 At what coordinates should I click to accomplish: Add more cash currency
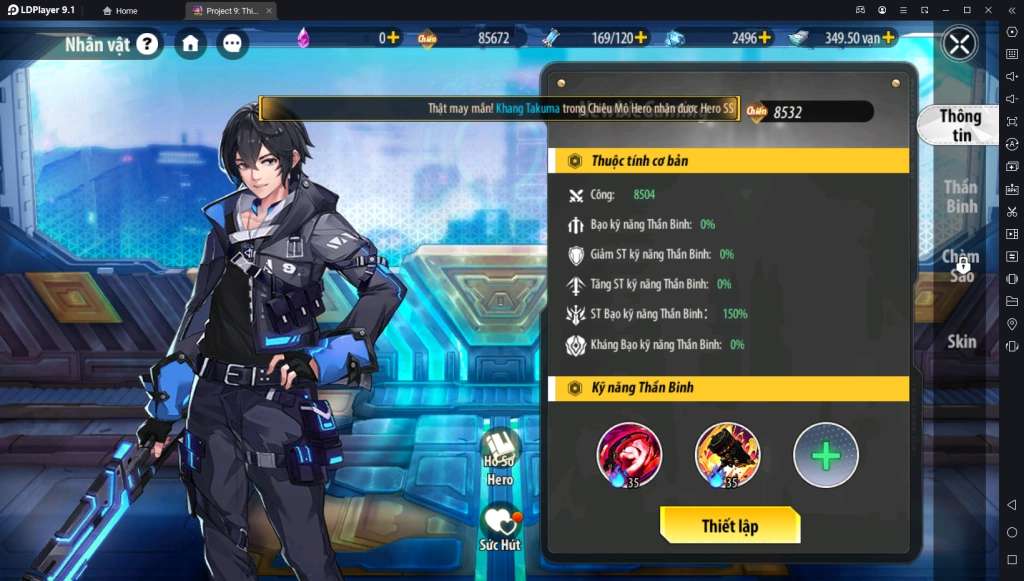[888, 38]
